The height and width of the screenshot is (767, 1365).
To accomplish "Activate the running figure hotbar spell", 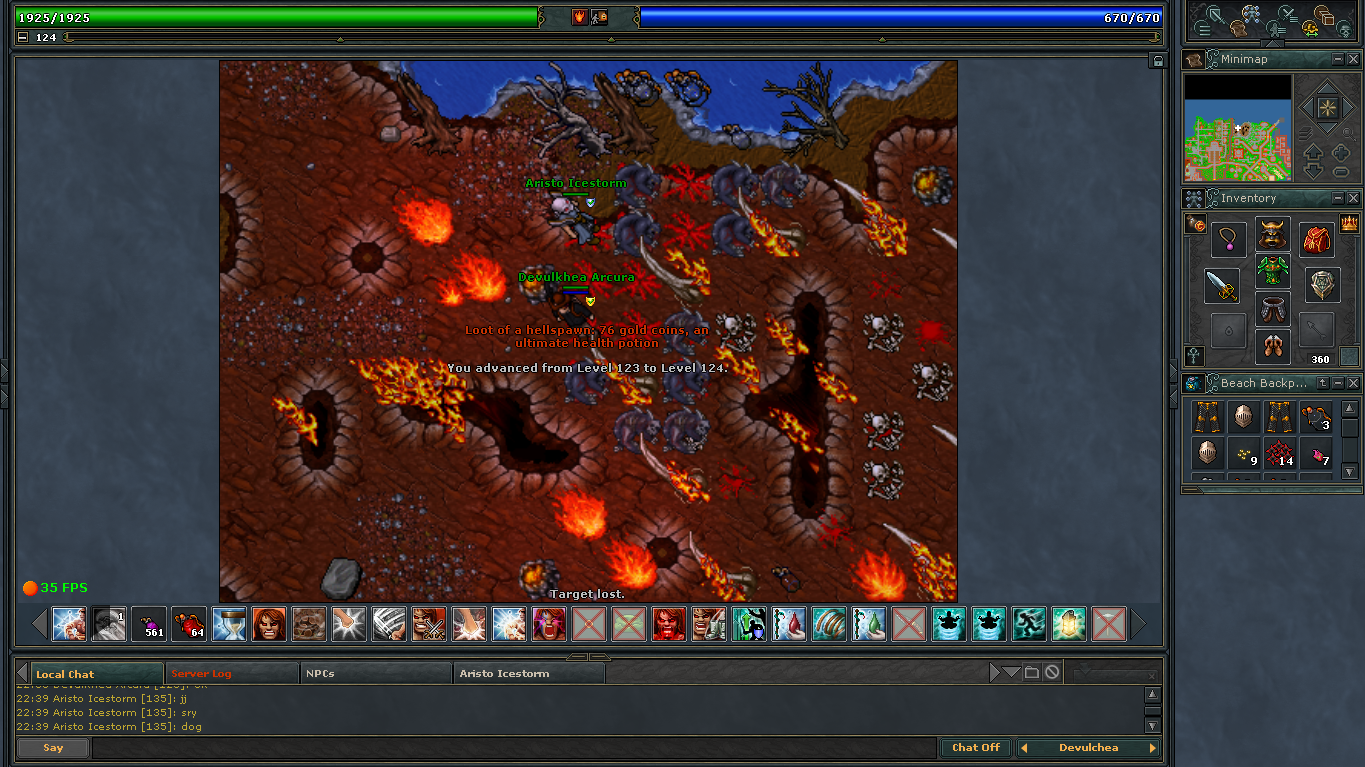I will [x=1029, y=624].
